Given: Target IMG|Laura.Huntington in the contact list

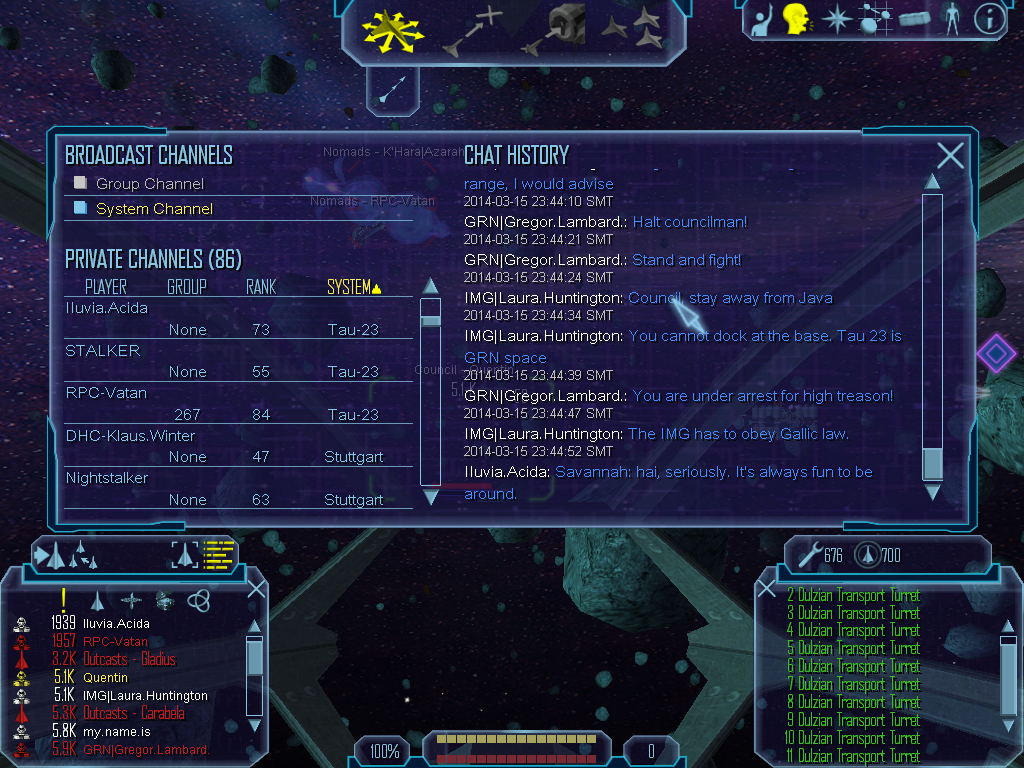Looking at the screenshot, I should tap(145, 696).
